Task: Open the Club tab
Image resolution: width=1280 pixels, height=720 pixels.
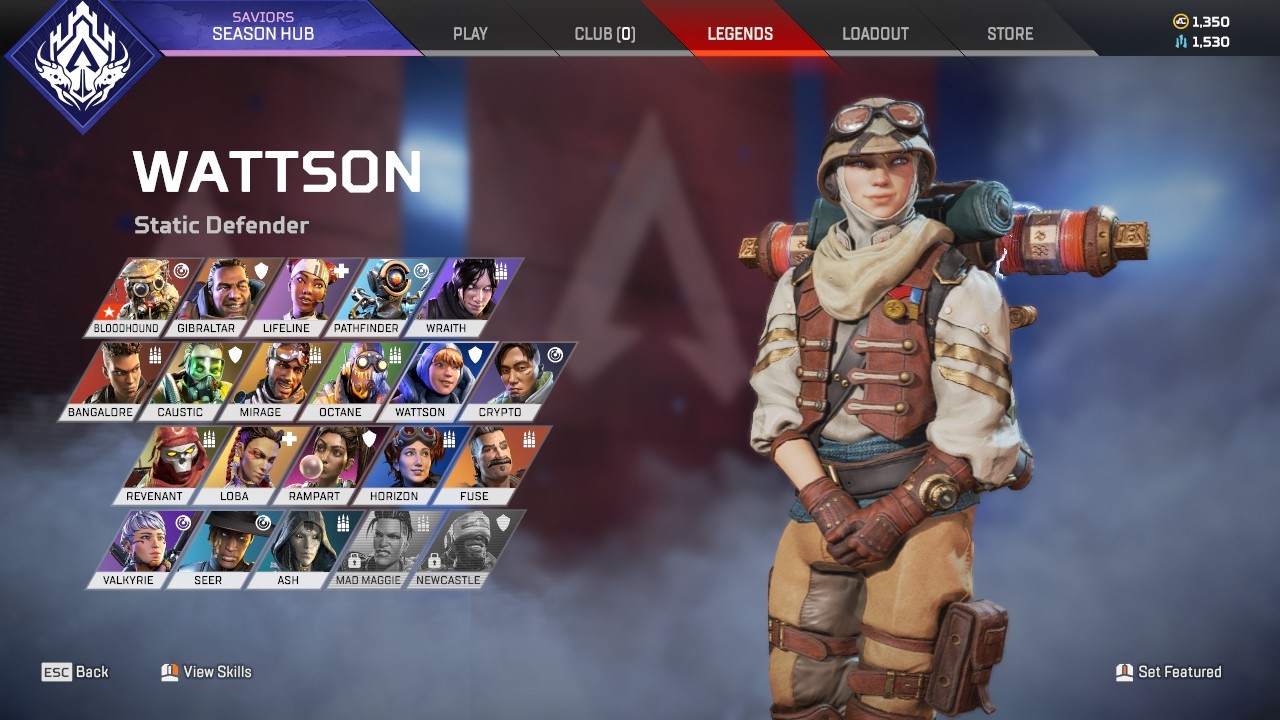Action: coord(604,33)
